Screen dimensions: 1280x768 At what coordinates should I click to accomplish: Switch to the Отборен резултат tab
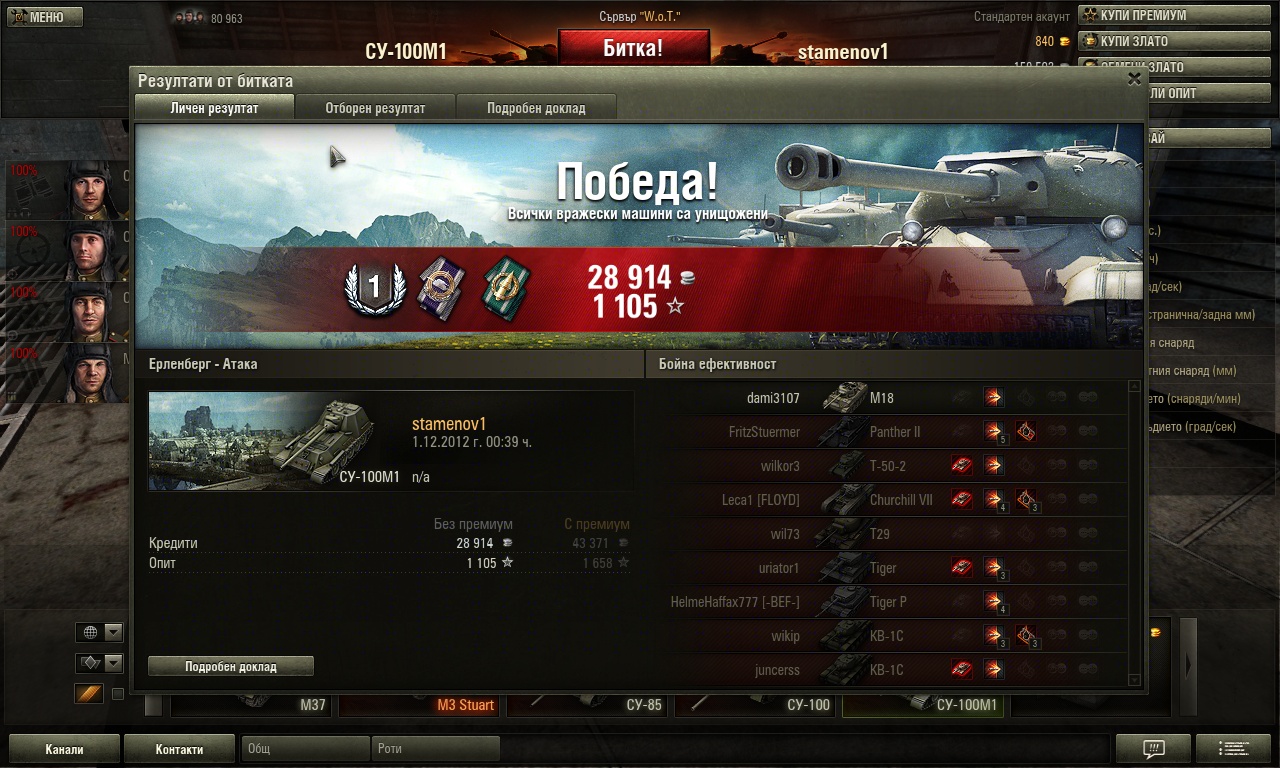coord(375,108)
